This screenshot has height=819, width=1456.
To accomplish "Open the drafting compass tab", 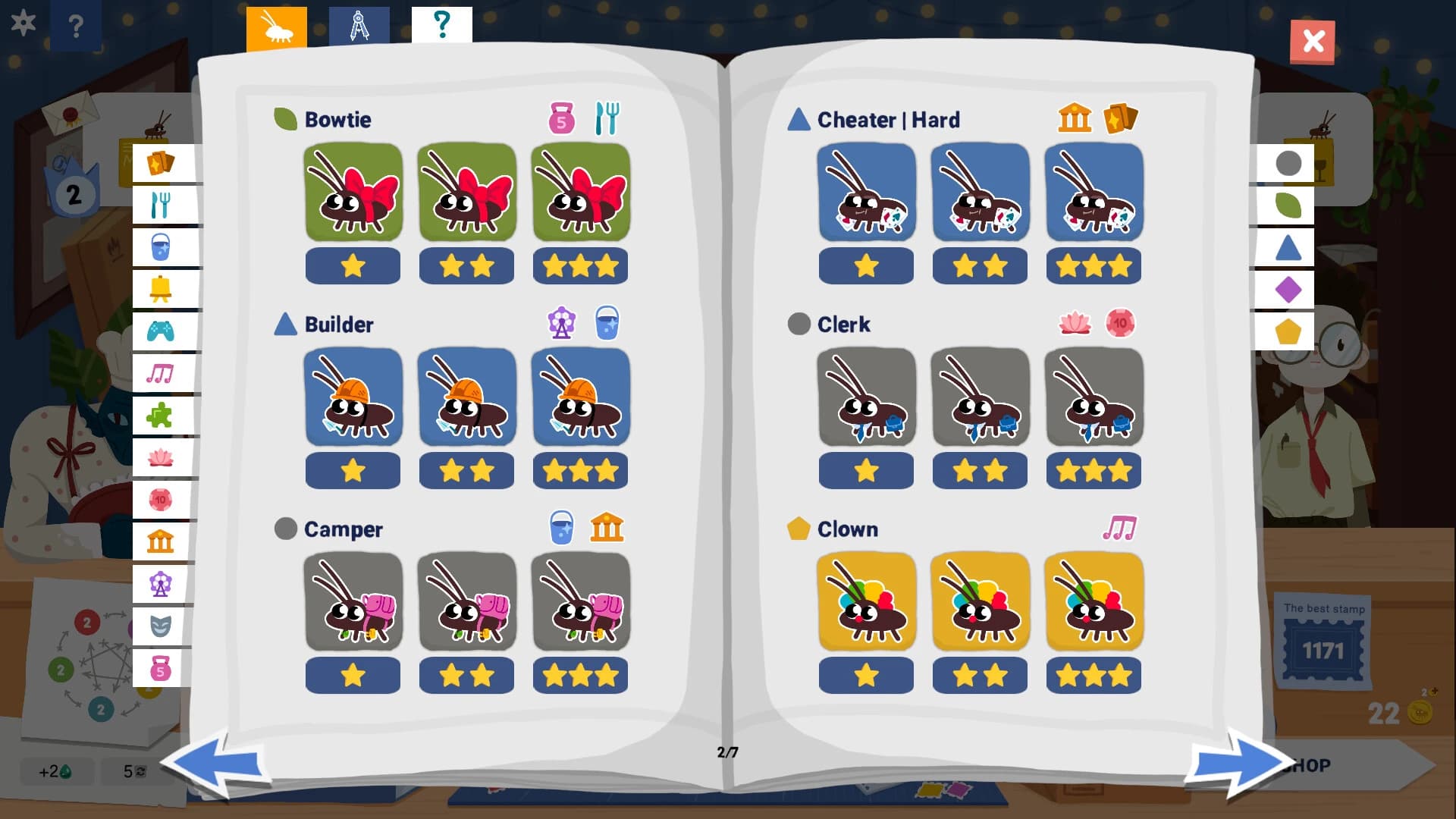I will [359, 24].
